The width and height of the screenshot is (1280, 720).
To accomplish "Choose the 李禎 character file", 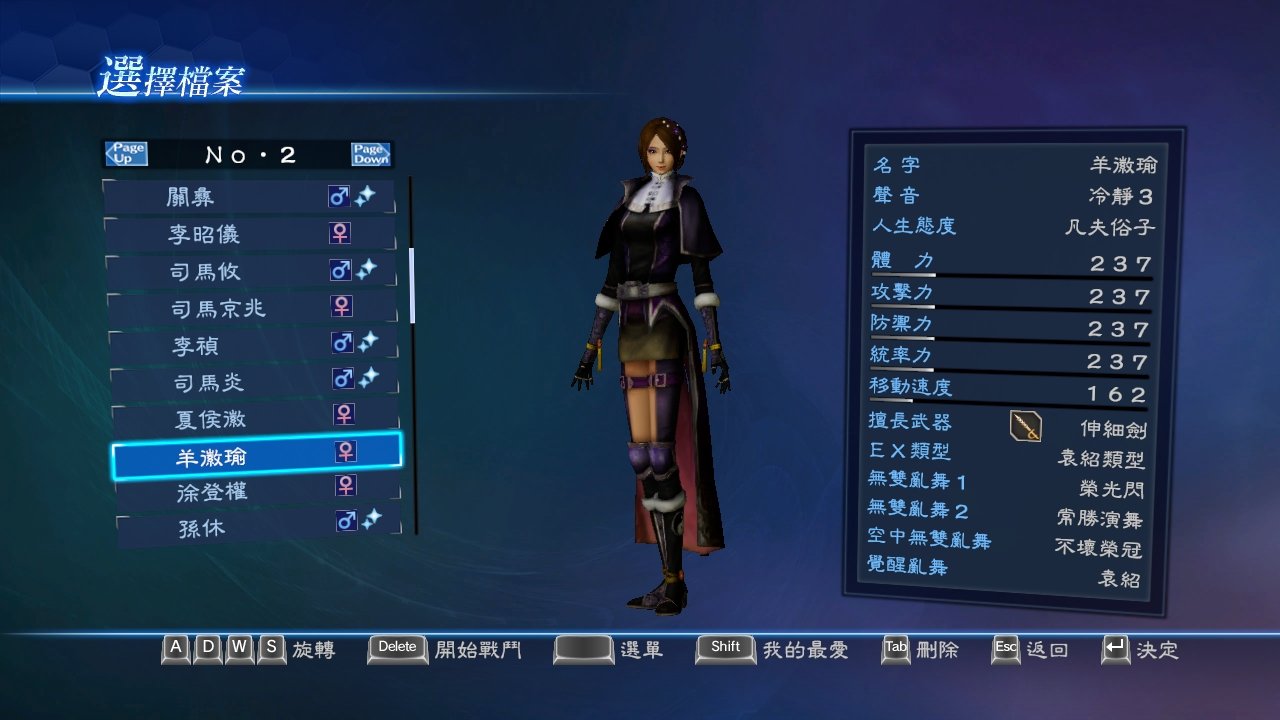I will (x=254, y=345).
